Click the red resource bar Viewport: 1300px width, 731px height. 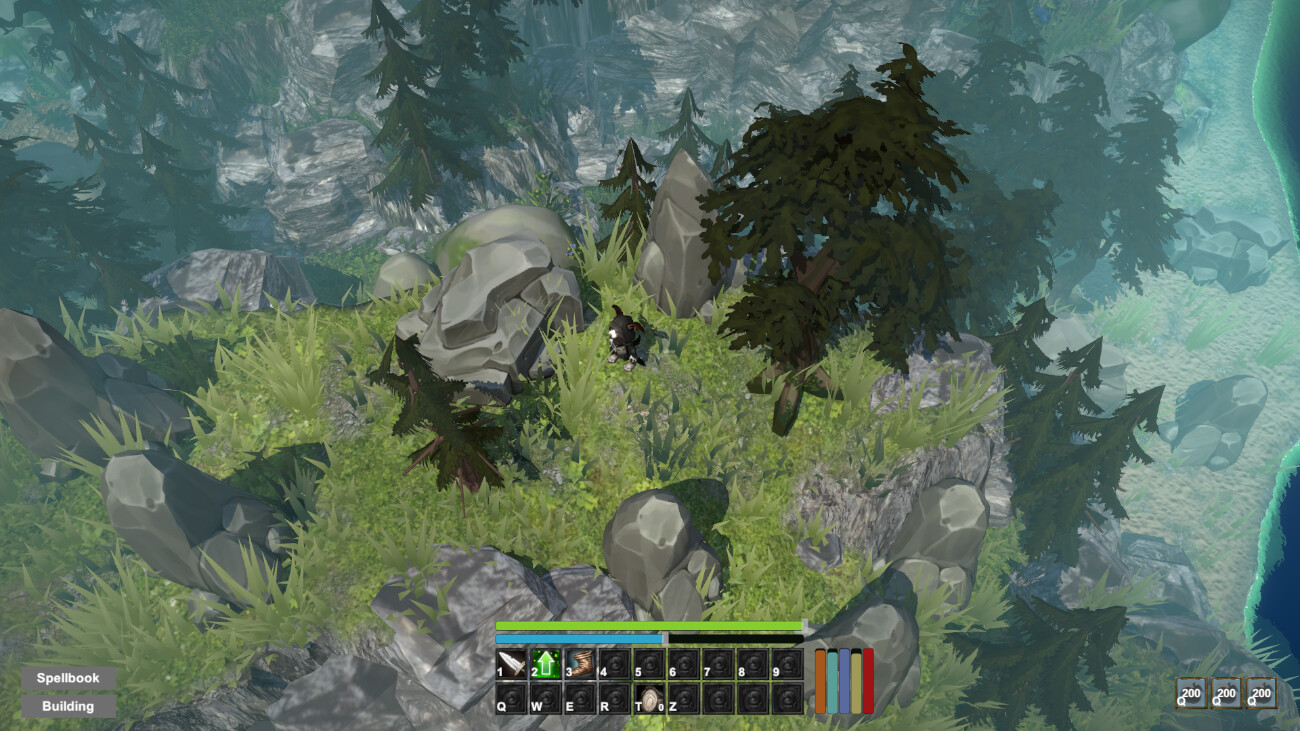867,681
